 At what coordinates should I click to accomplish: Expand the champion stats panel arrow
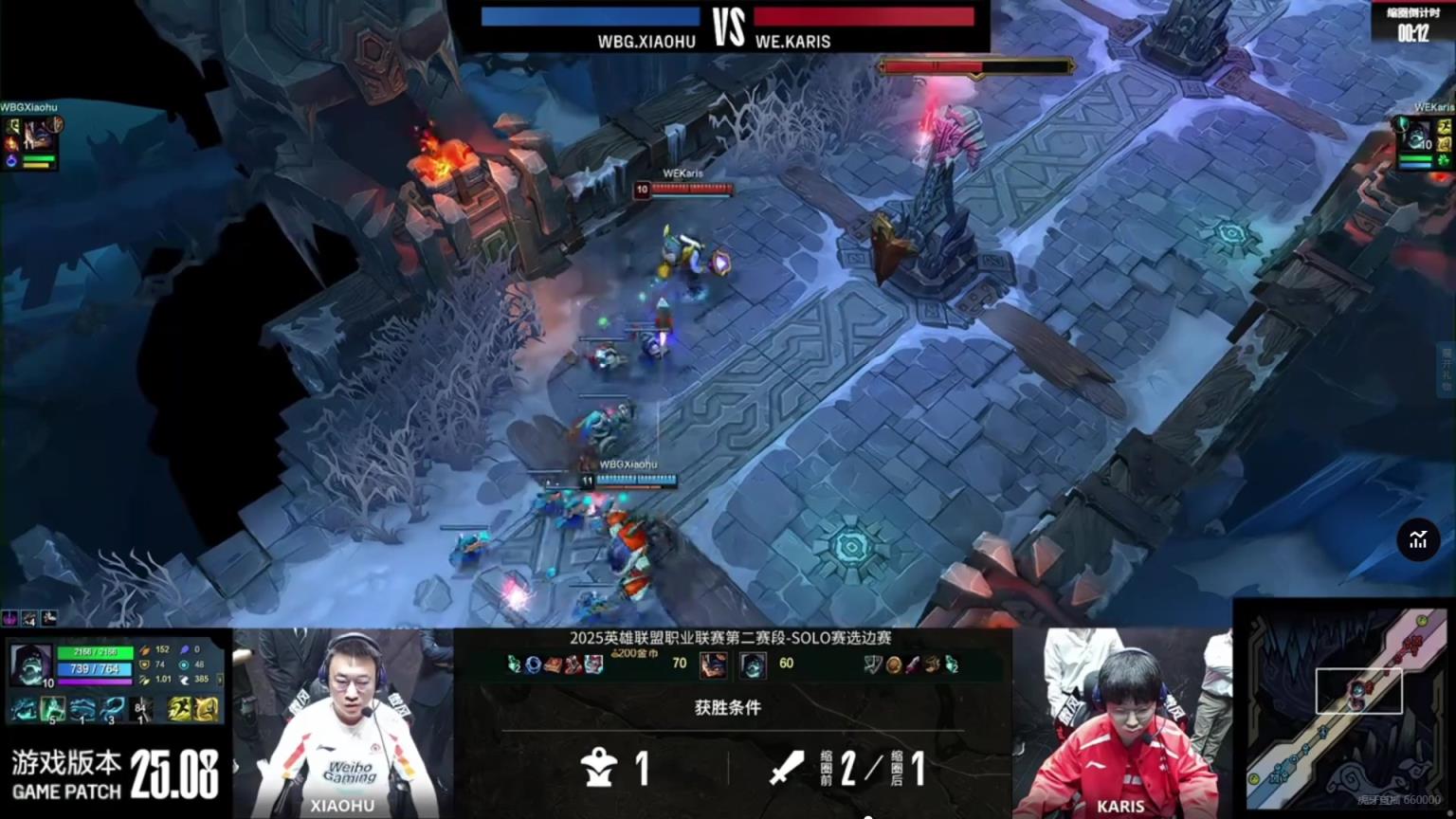[221, 679]
